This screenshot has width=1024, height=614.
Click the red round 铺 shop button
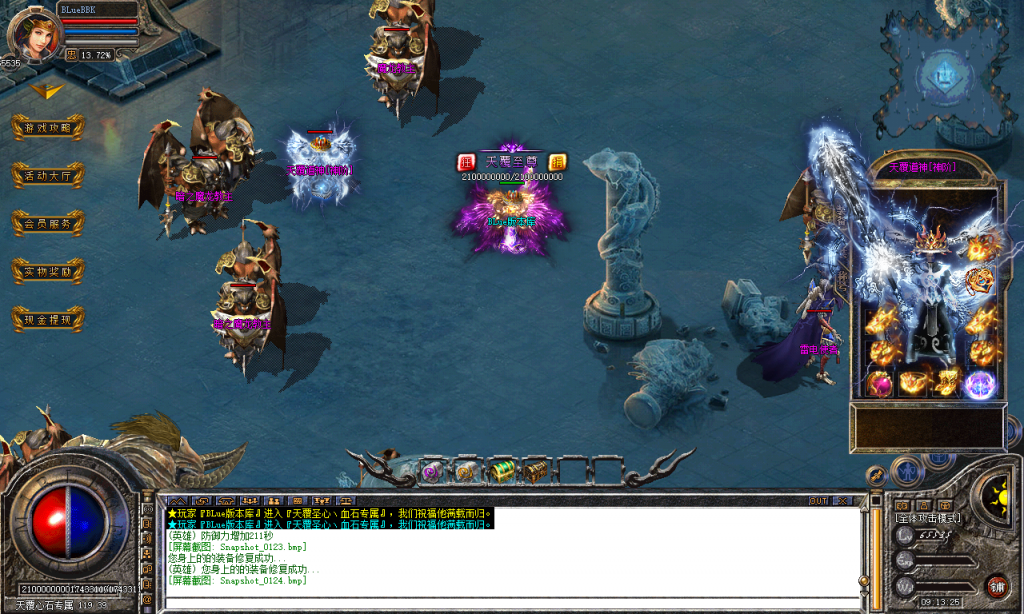click(x=996, y=586)
